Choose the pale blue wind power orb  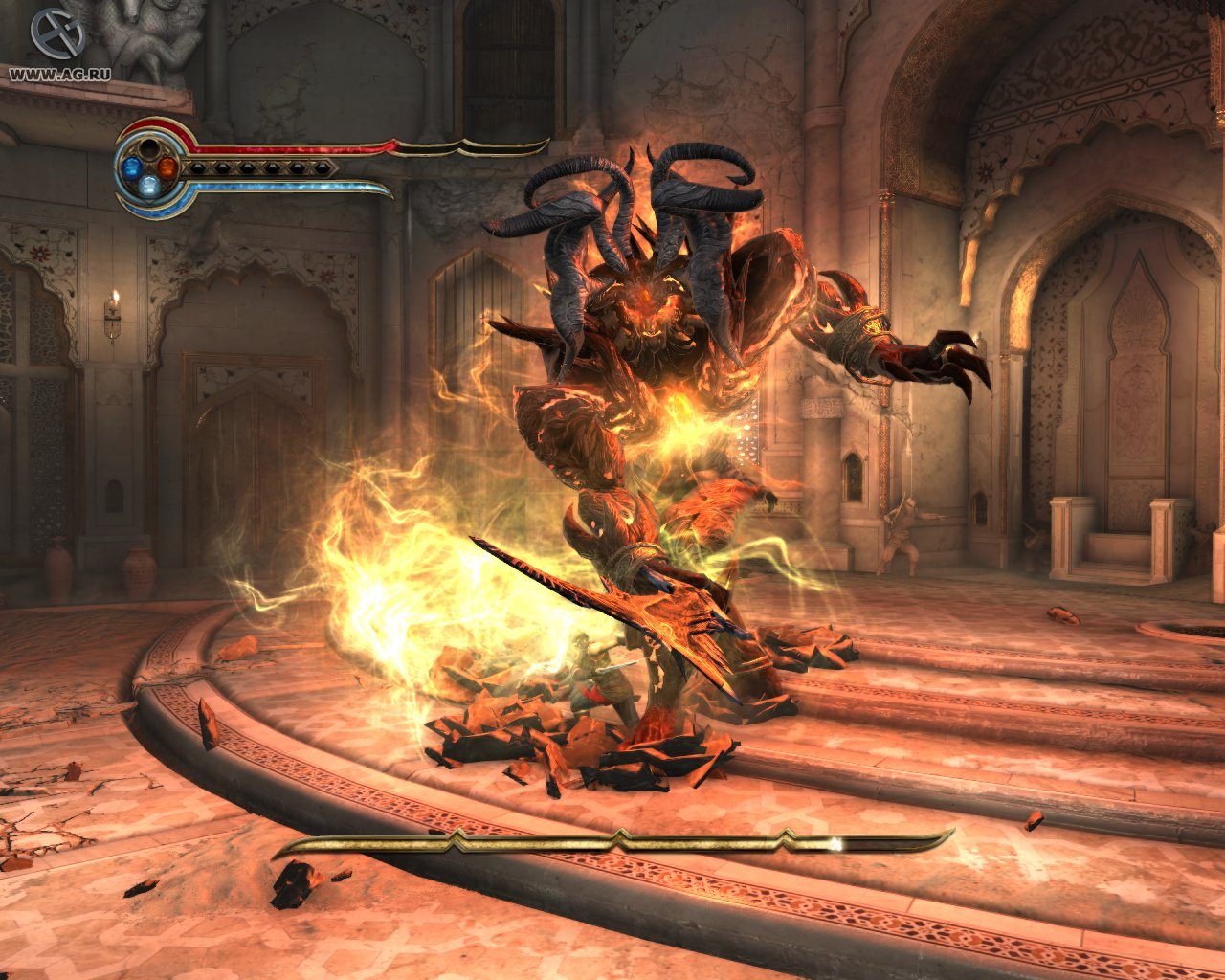[x=151, y=187]
